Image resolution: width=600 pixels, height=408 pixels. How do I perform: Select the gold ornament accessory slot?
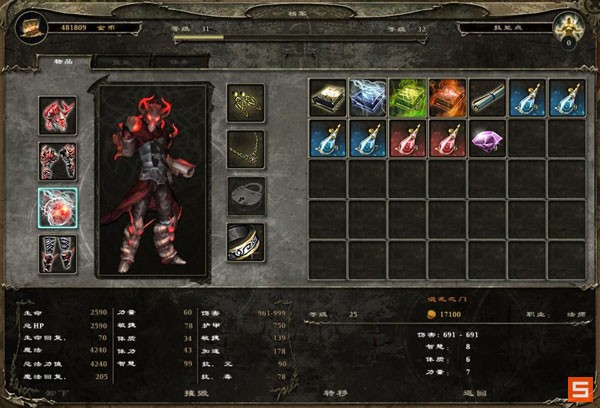pyautogui.click(x=245, y=100)
